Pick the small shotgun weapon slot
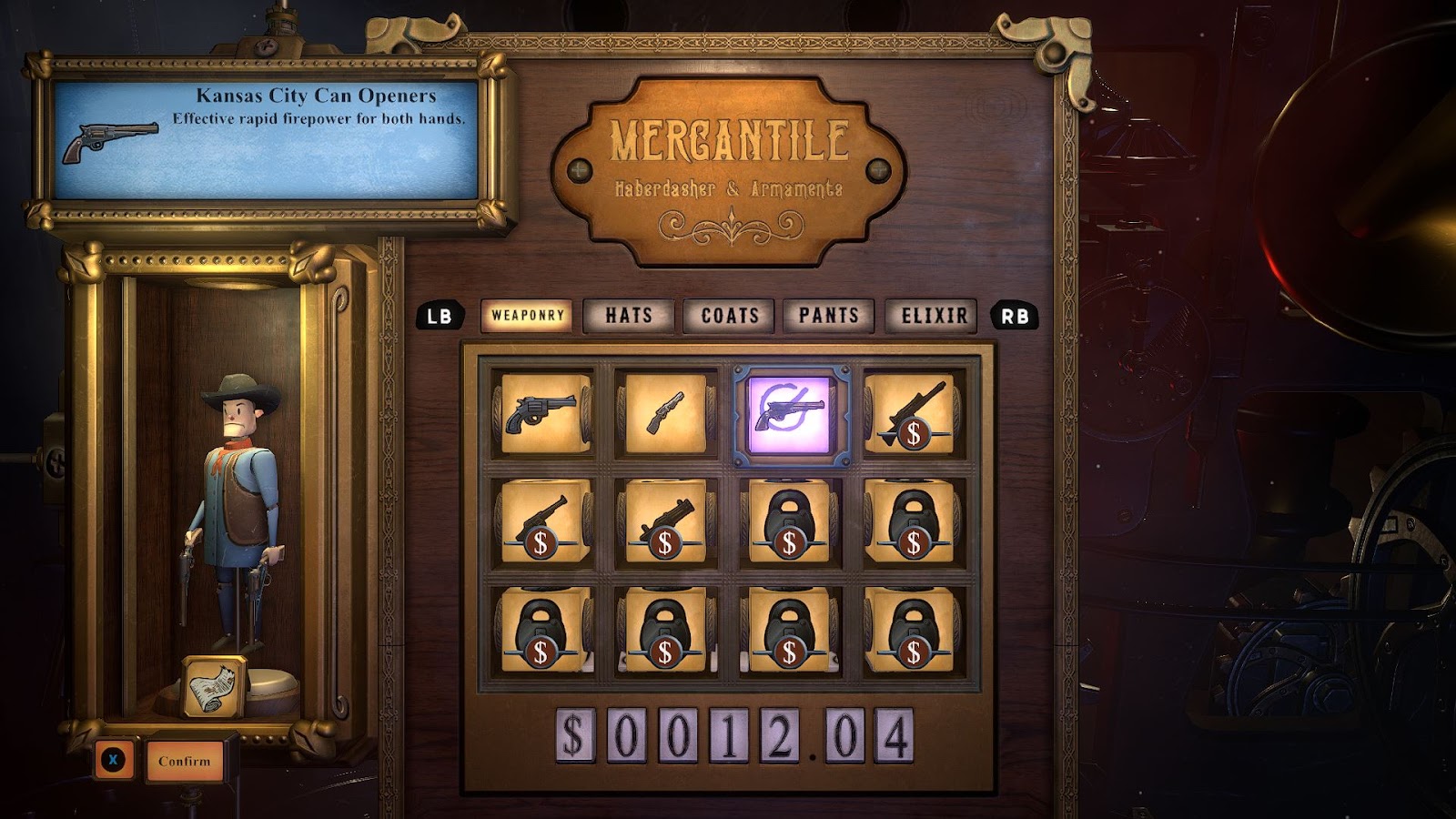The image size is (1456, 819). pos(665,414)
